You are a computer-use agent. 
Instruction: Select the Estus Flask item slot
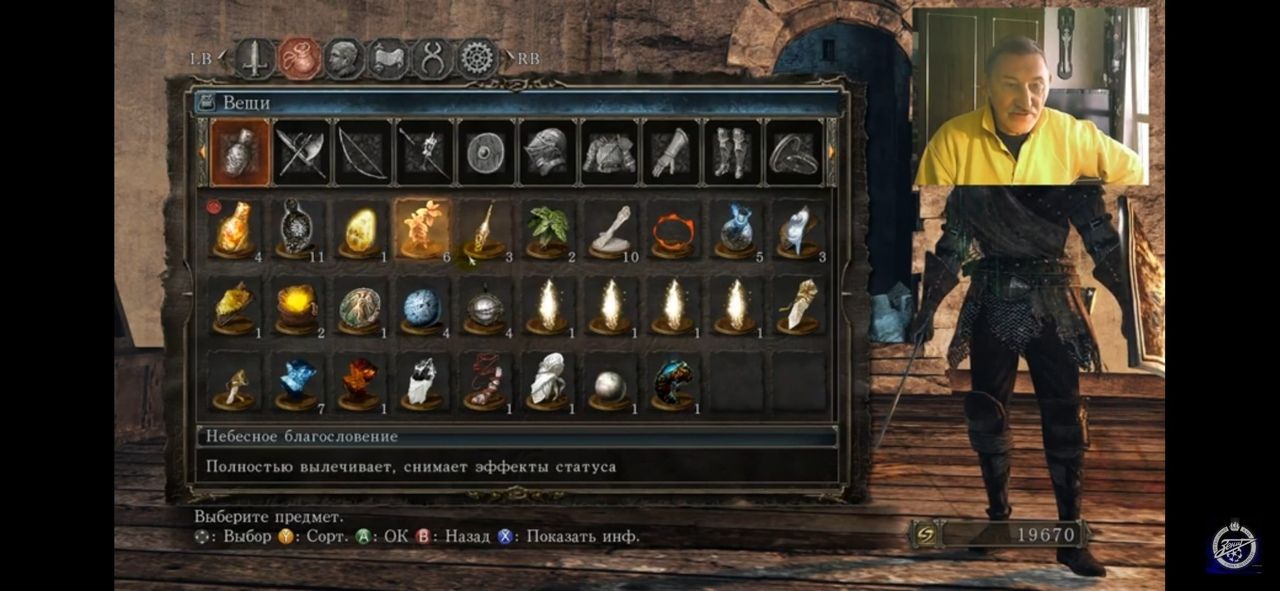point(236,229)
